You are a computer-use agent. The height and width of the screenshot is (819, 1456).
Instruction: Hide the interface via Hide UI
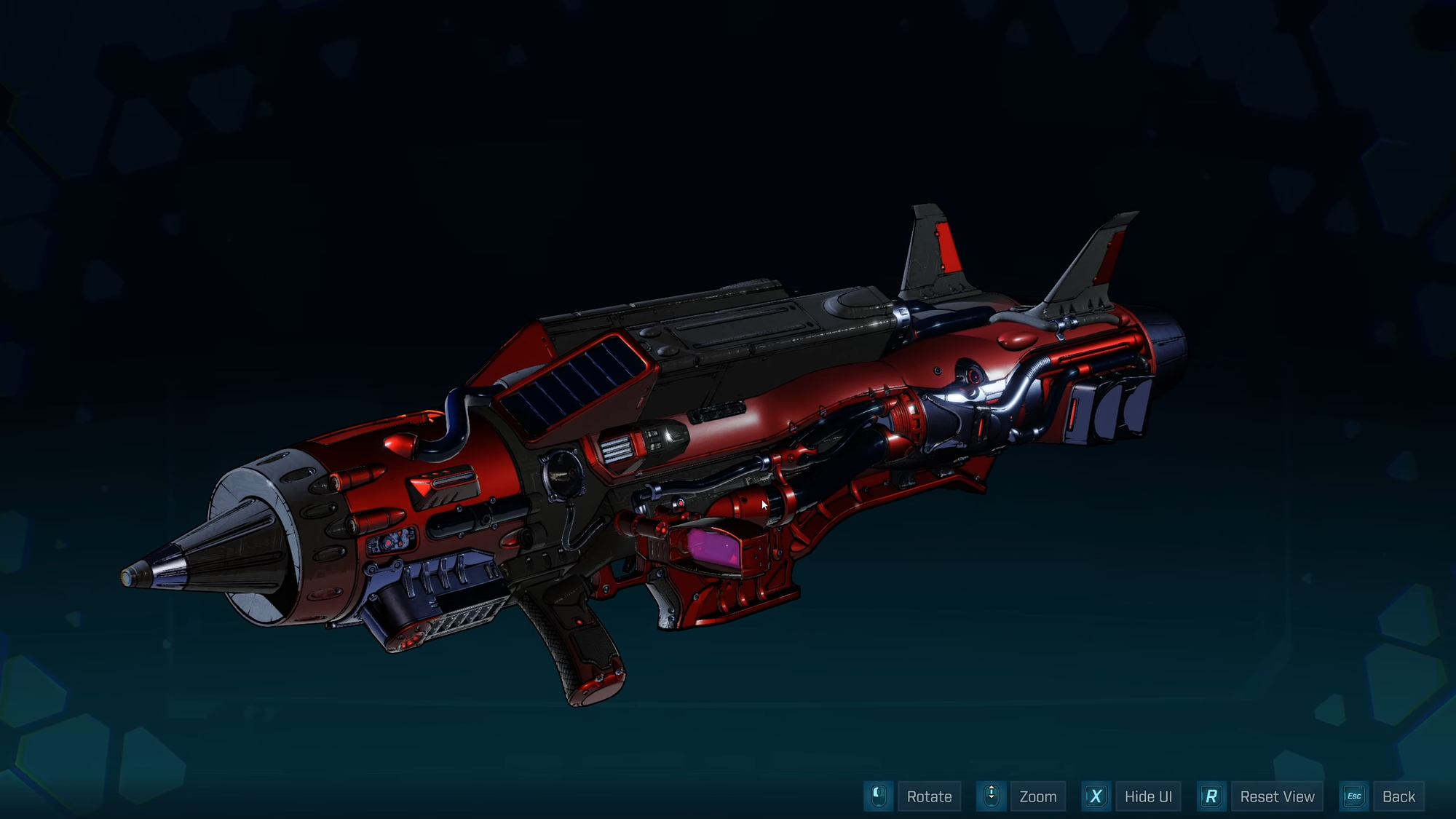(x=1147, y=796)
